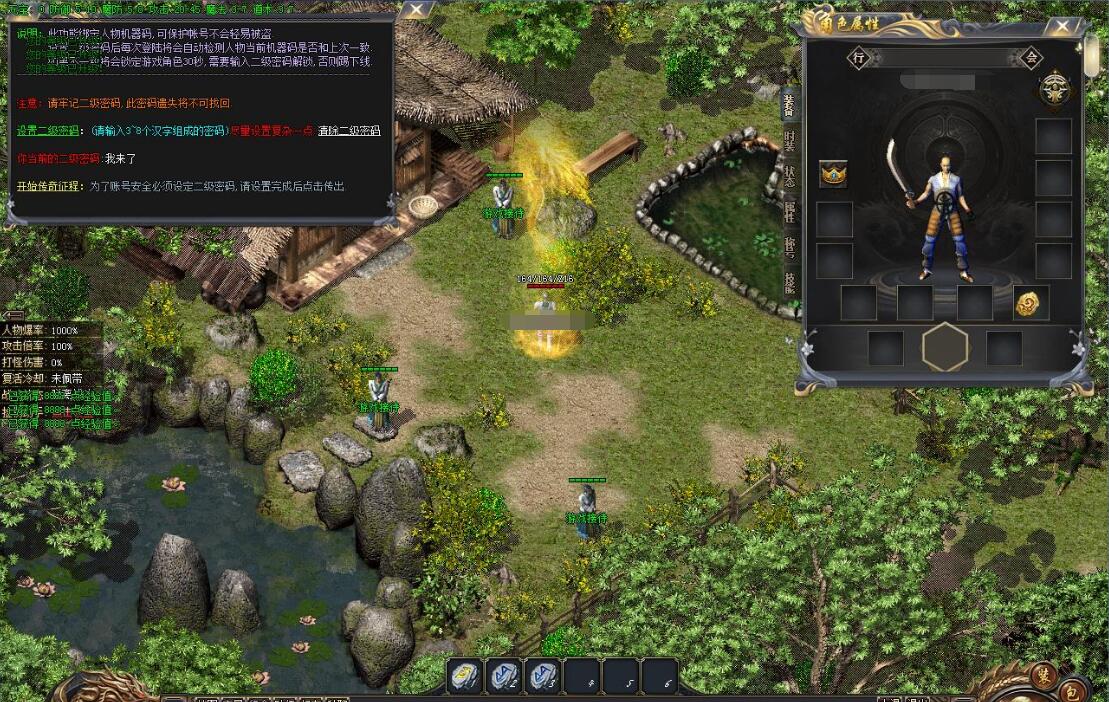Select the empty hexagon slot in character panel
1109x702 pixels.
pyautogui.click(x=945, y=347)
